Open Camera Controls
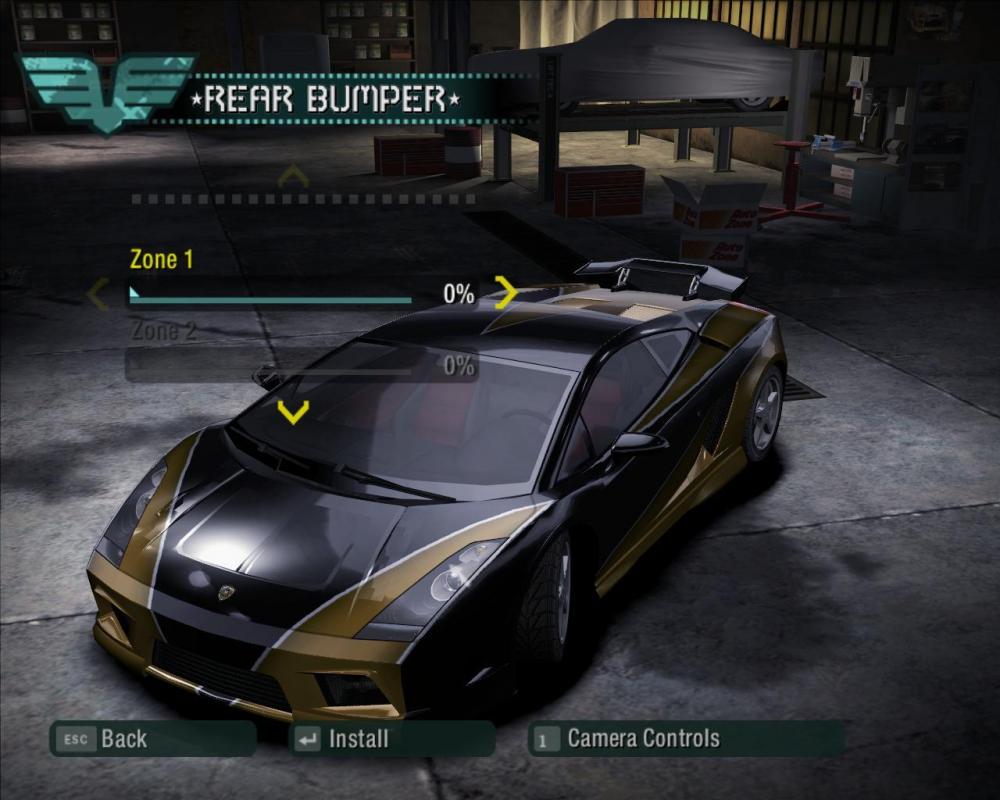The image size is (1000, 800). coord(685,740)
